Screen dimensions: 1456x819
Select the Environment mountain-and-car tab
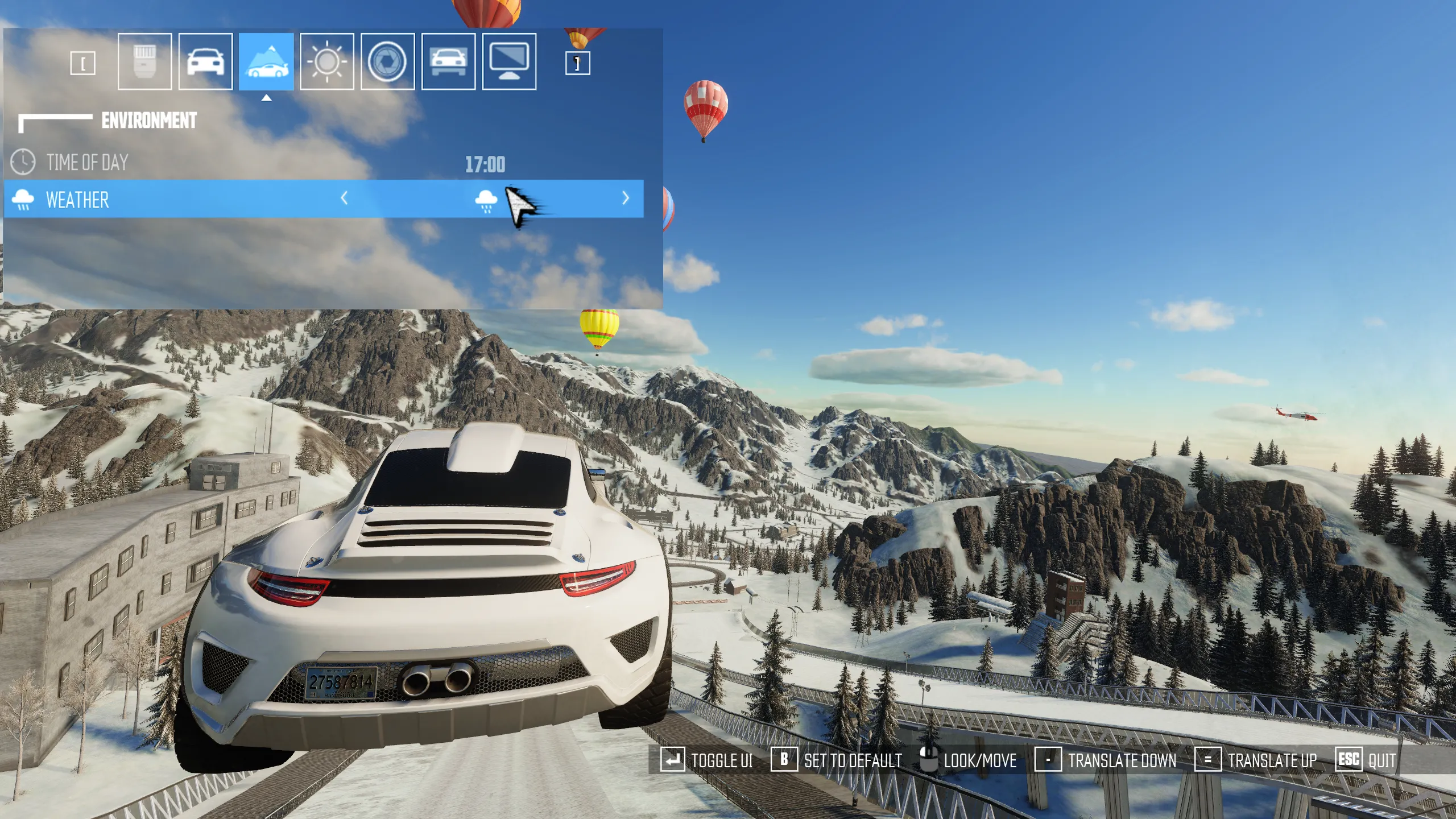pyautogui.click(x=266, y=61)
